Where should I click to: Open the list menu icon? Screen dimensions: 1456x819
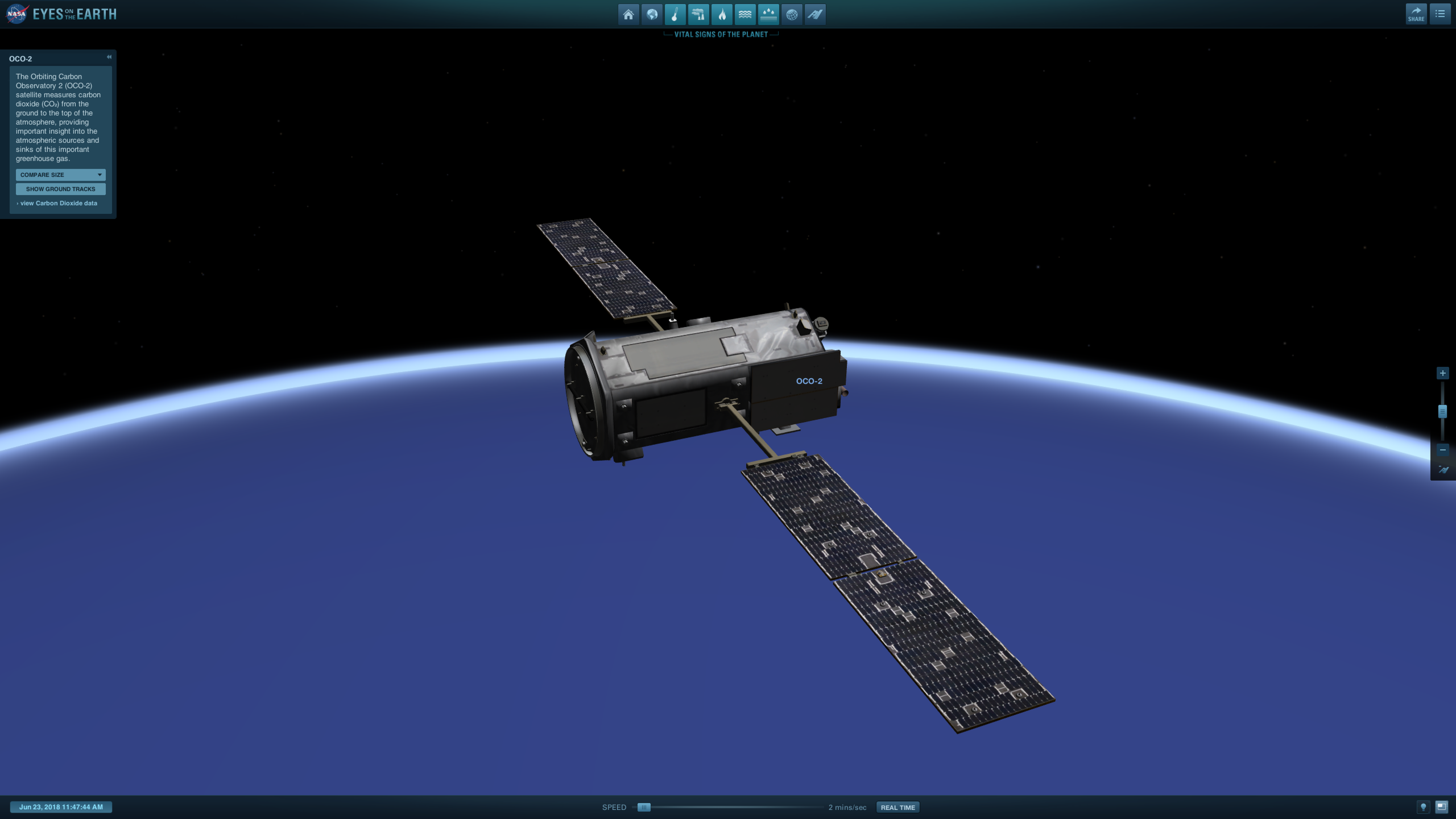(1440, 14)
